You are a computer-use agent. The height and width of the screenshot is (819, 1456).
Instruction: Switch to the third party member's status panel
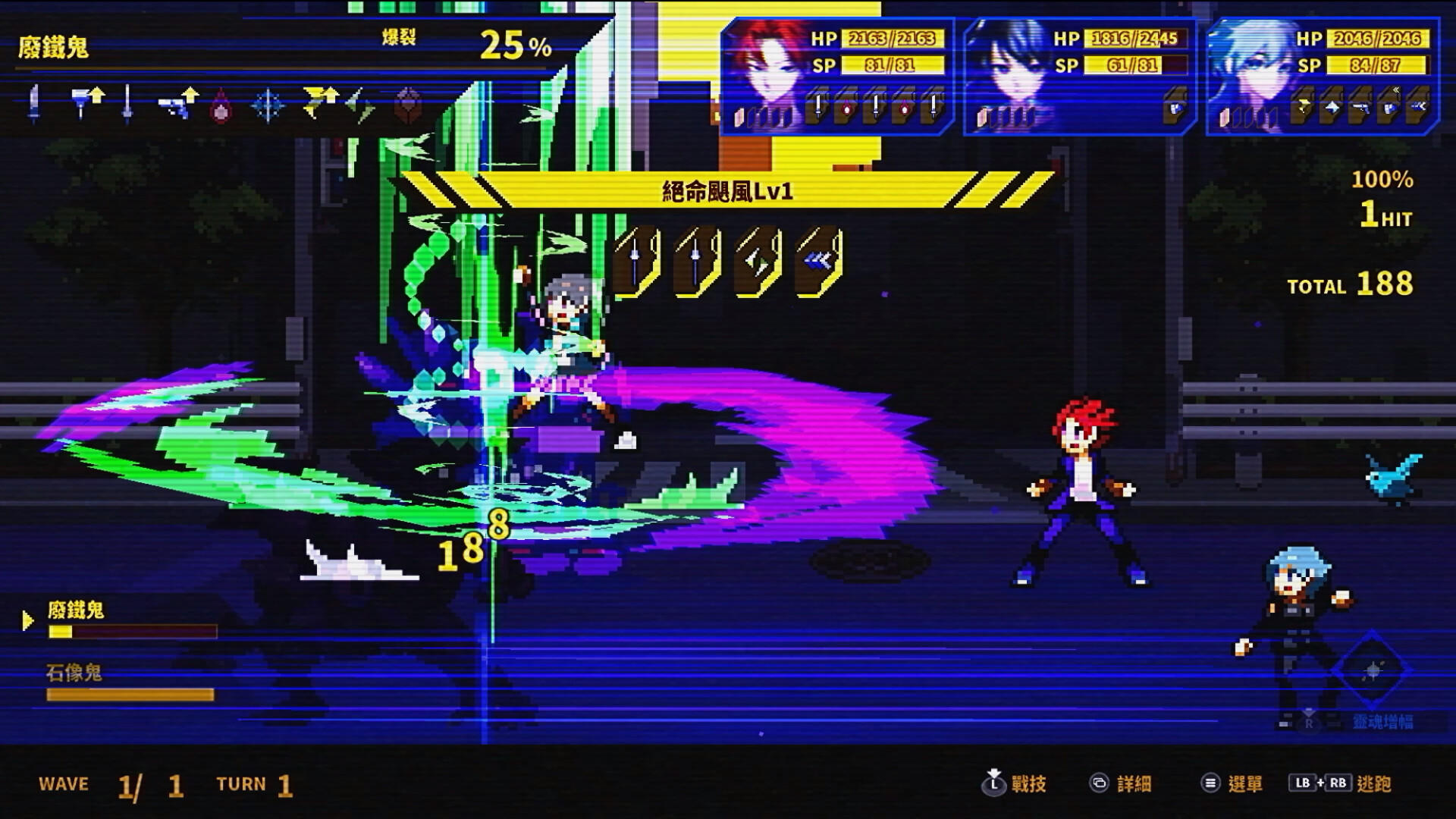[1327, 68]
